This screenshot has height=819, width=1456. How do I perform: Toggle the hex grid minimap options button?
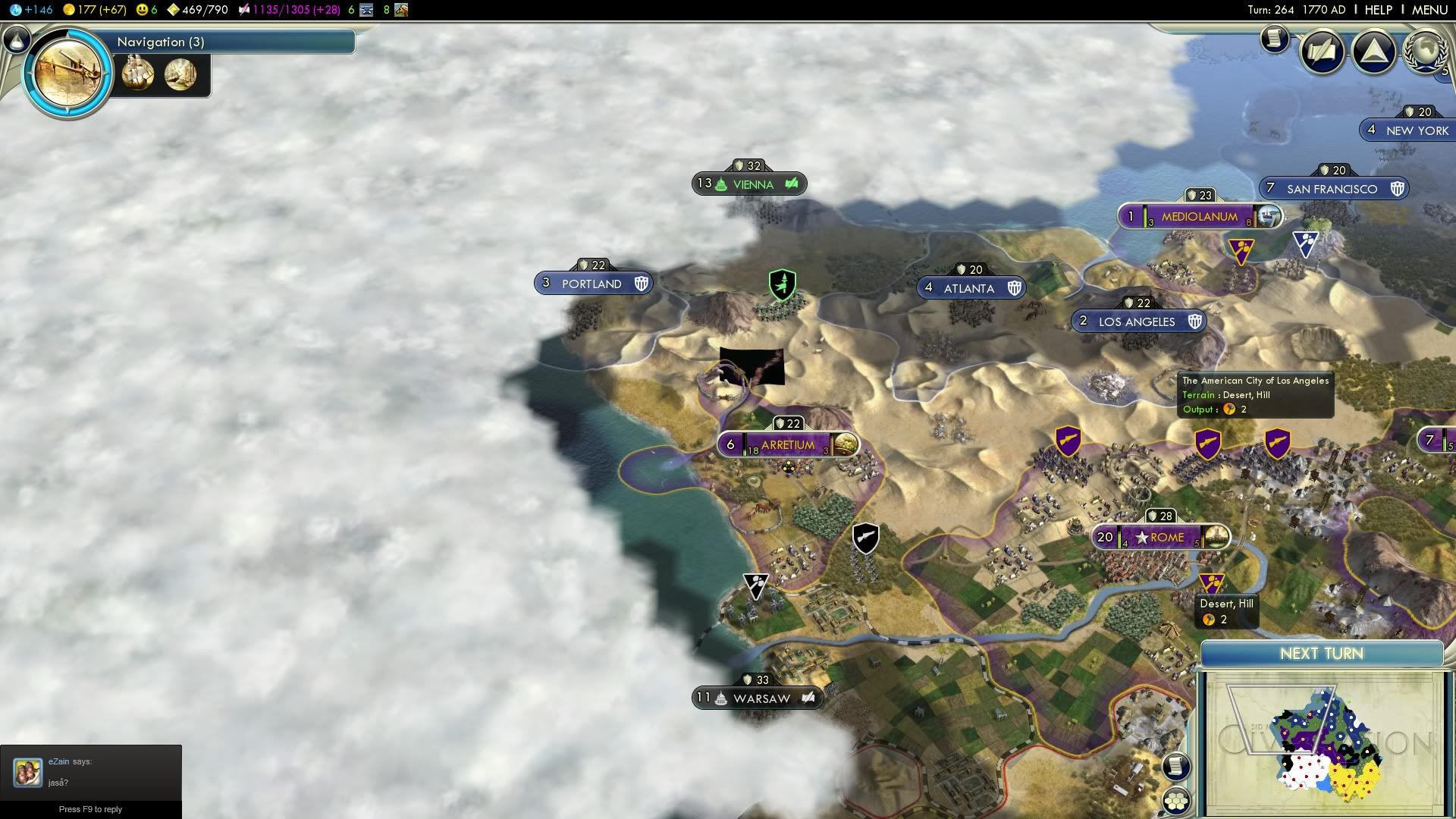coord(1176,801)
